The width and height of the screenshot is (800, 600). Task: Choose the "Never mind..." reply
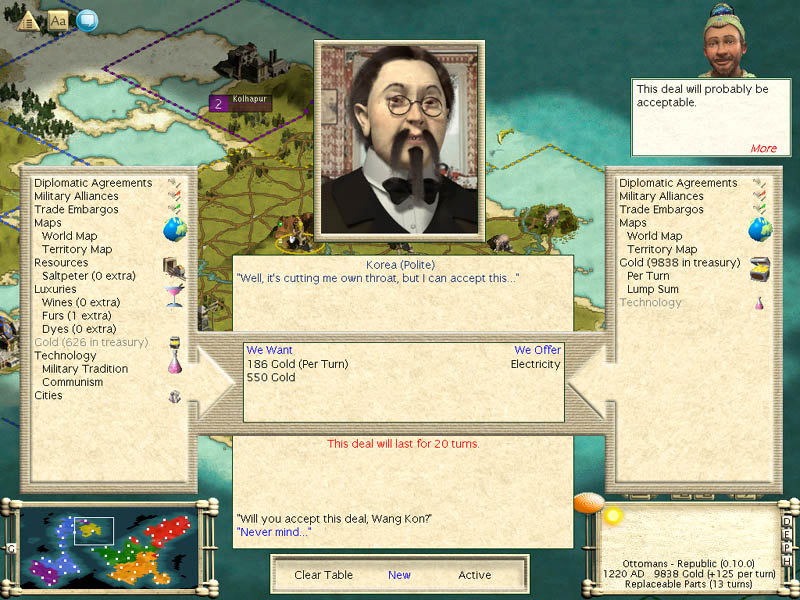click(x=274, y=532)
